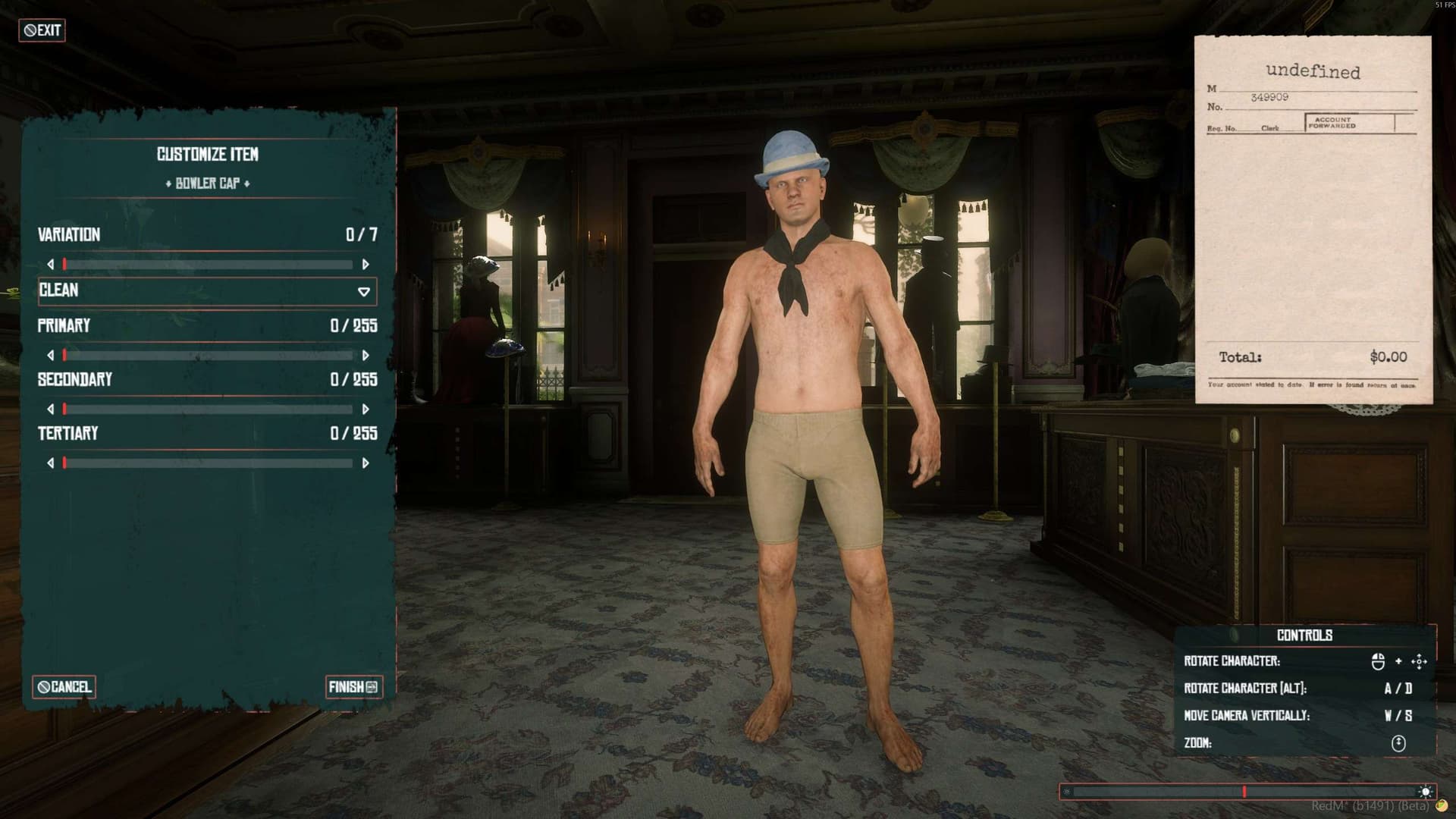This screenshot has height=819, width=1456.
Task: Decrease the Tertiary color value
Action: click(x=51, y=463)
